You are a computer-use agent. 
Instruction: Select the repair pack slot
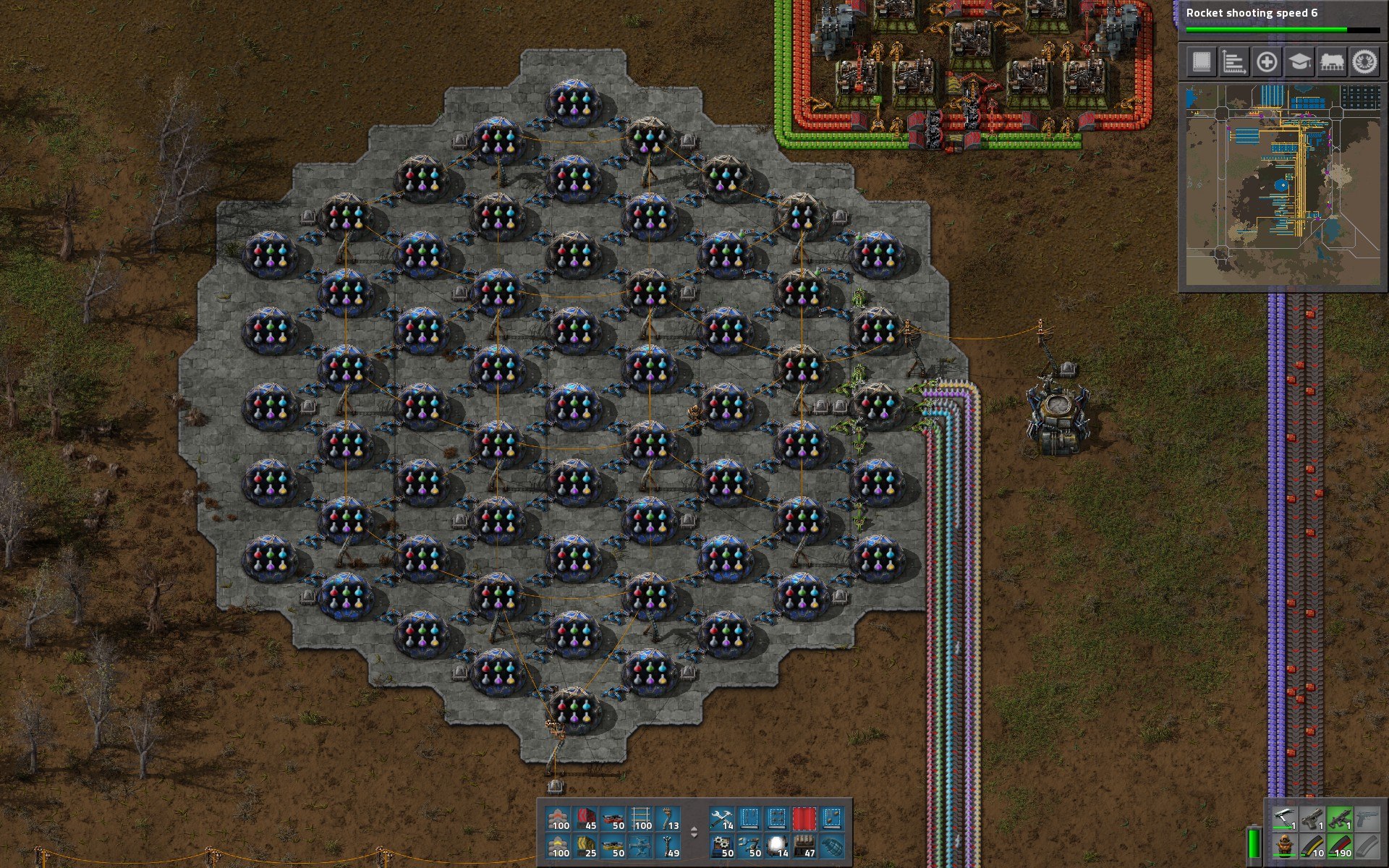[x=722, y=819]
